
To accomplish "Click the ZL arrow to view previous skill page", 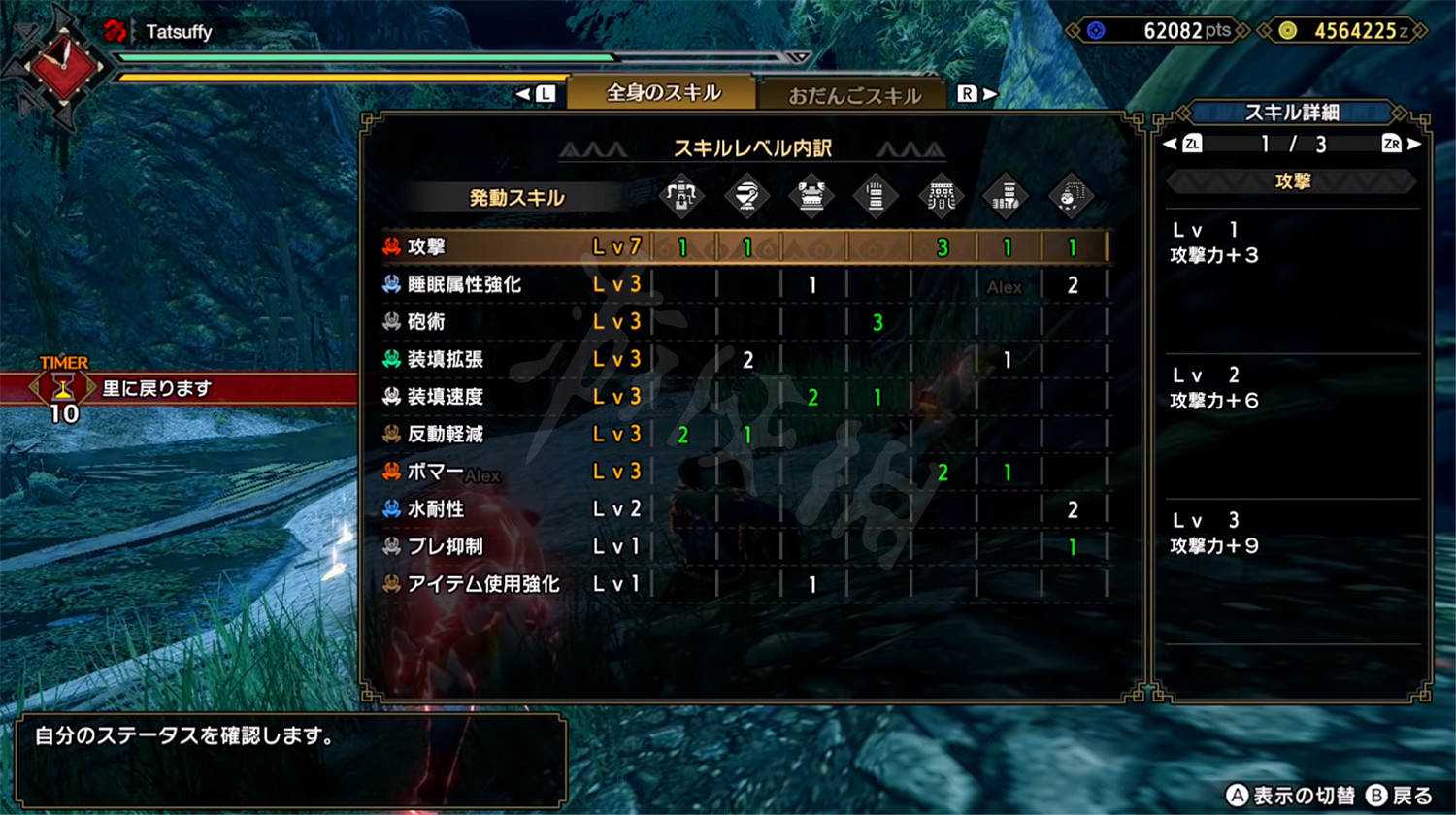I will click(1186, 144).
